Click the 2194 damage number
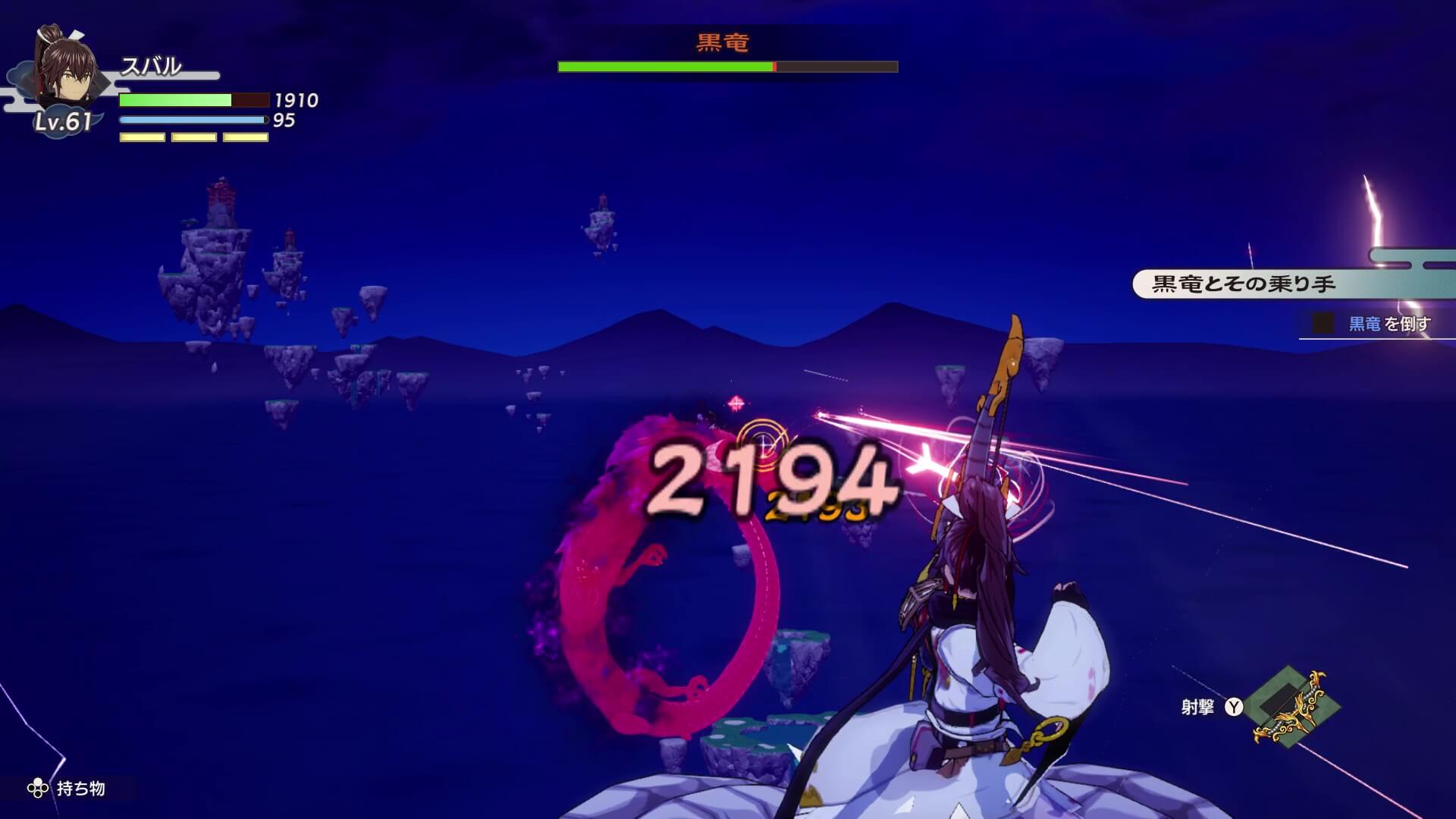Viewport: 1456px width, 819px height. click(773, 482)
